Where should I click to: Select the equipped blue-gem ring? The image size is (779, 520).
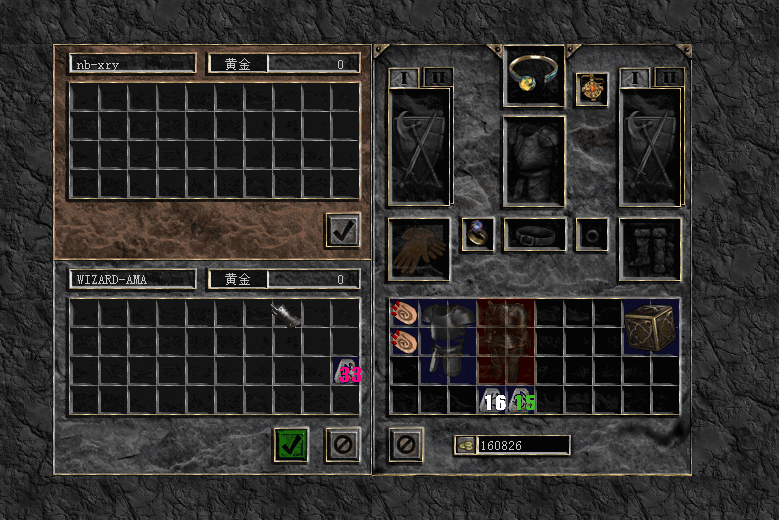(477, 234)
